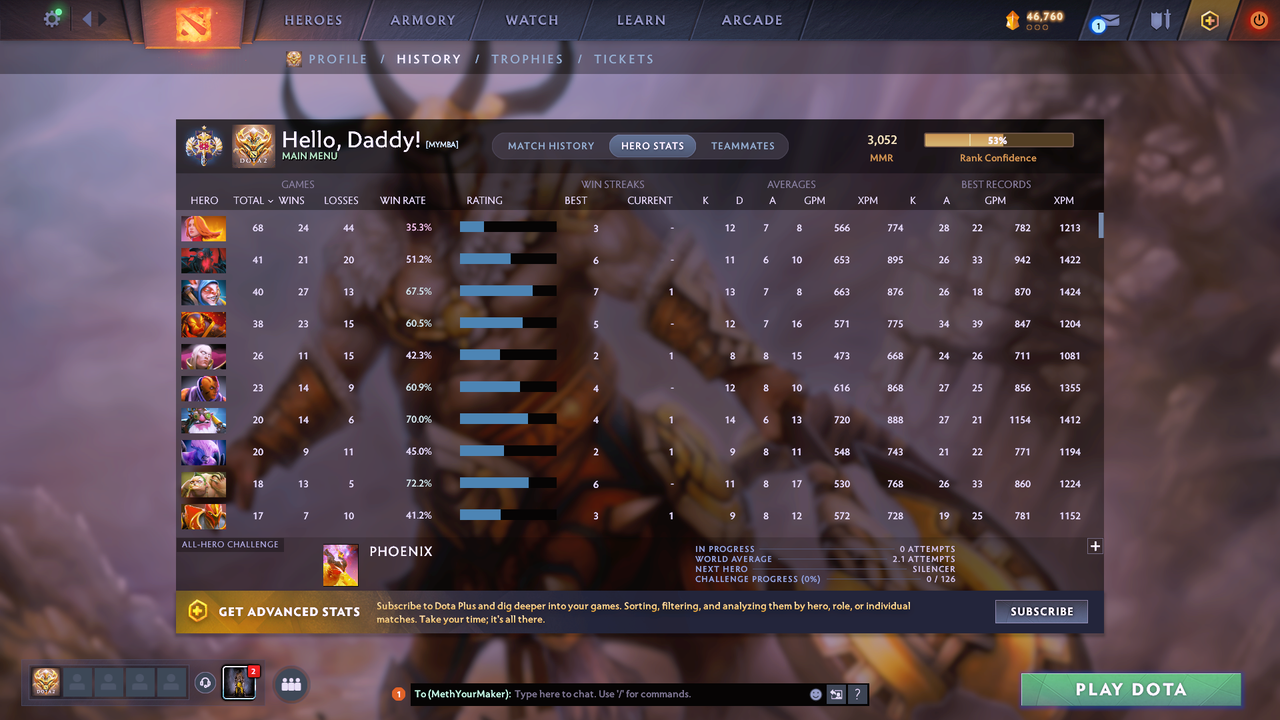
Task: Click the Phoenix portrait in All-Hero Challenge
Action: pyautogui.click(x=340, y=564)
